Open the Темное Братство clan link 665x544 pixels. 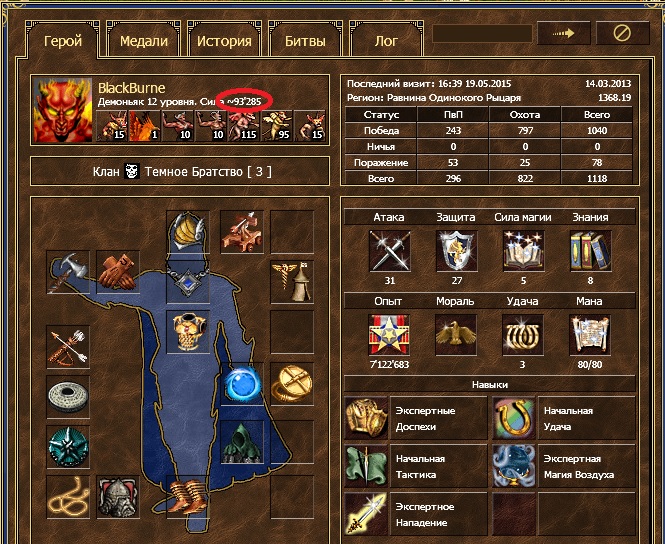(207, 171)
